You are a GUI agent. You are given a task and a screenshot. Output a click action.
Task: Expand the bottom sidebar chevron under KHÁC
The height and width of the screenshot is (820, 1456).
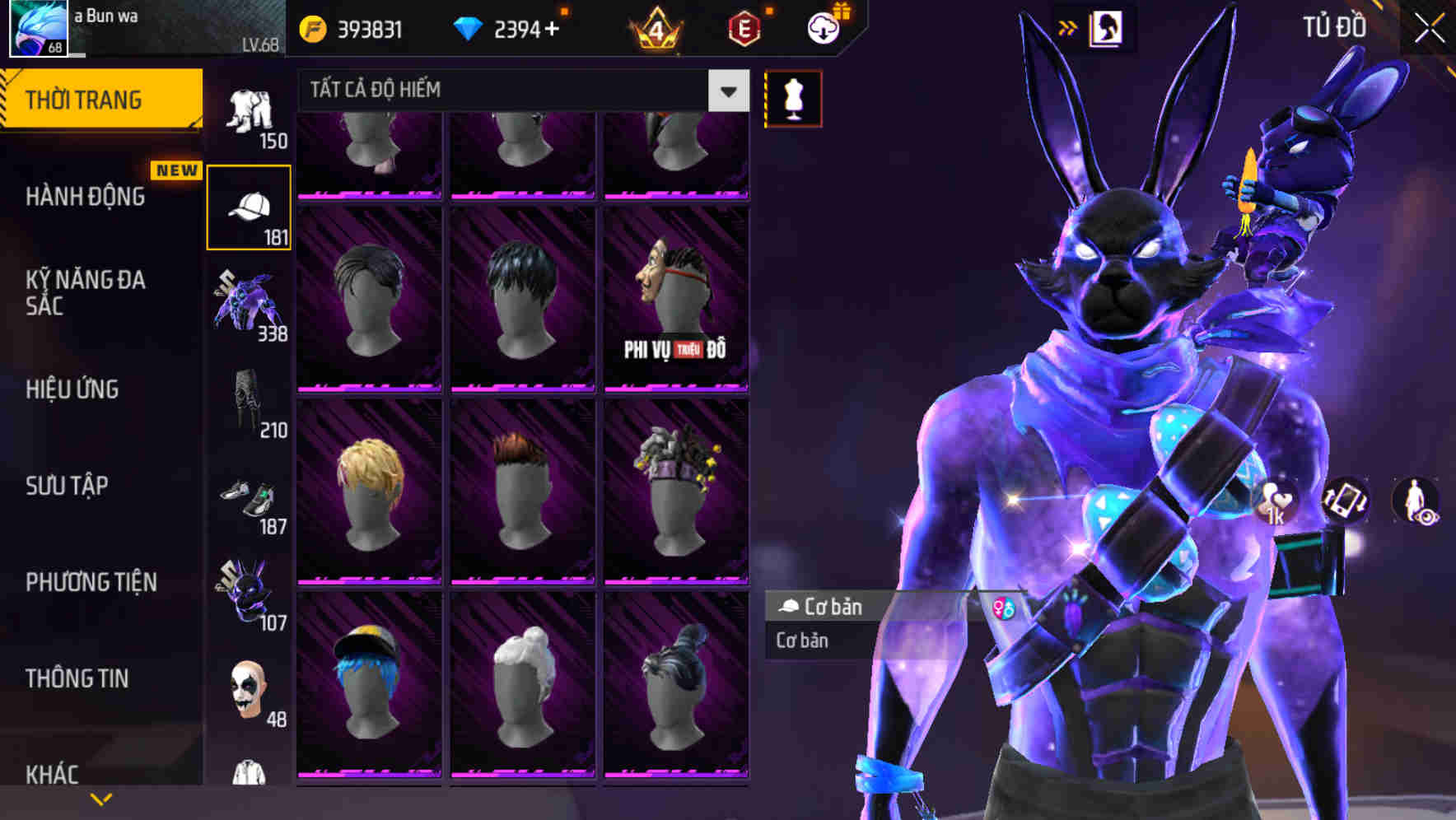pos(101,797)
